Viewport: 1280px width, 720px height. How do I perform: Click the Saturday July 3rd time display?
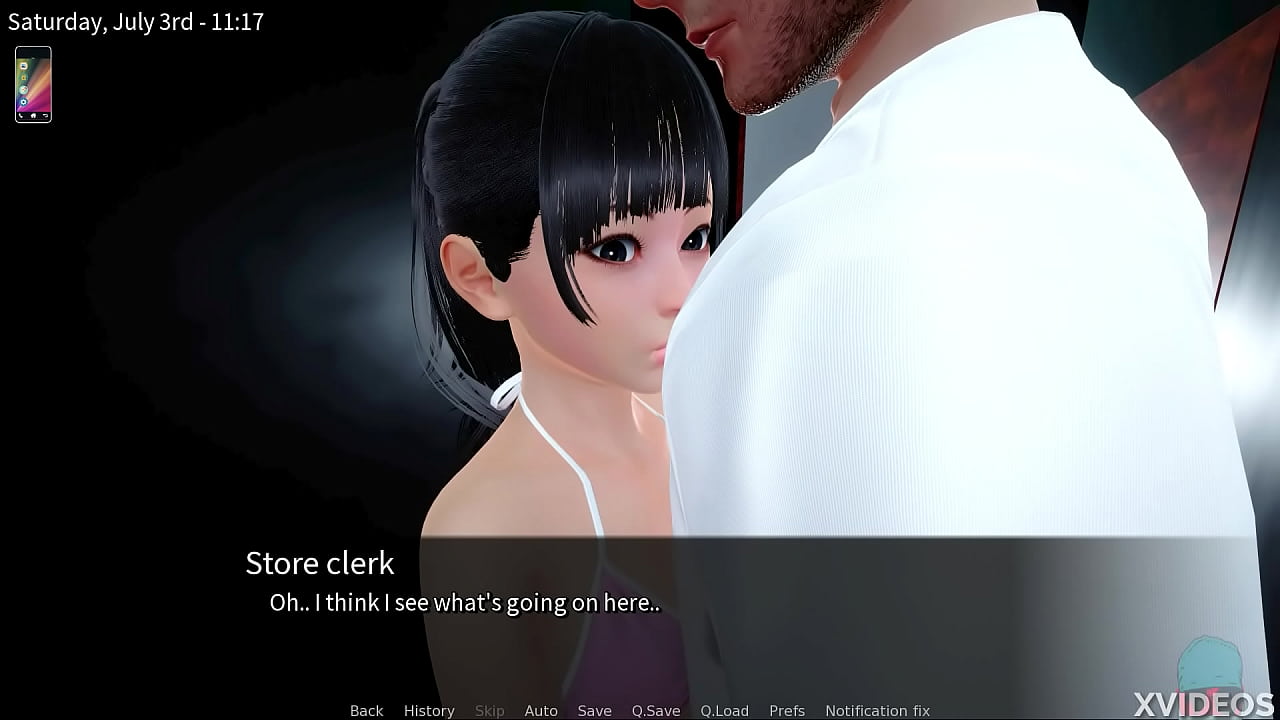(137, 21)
